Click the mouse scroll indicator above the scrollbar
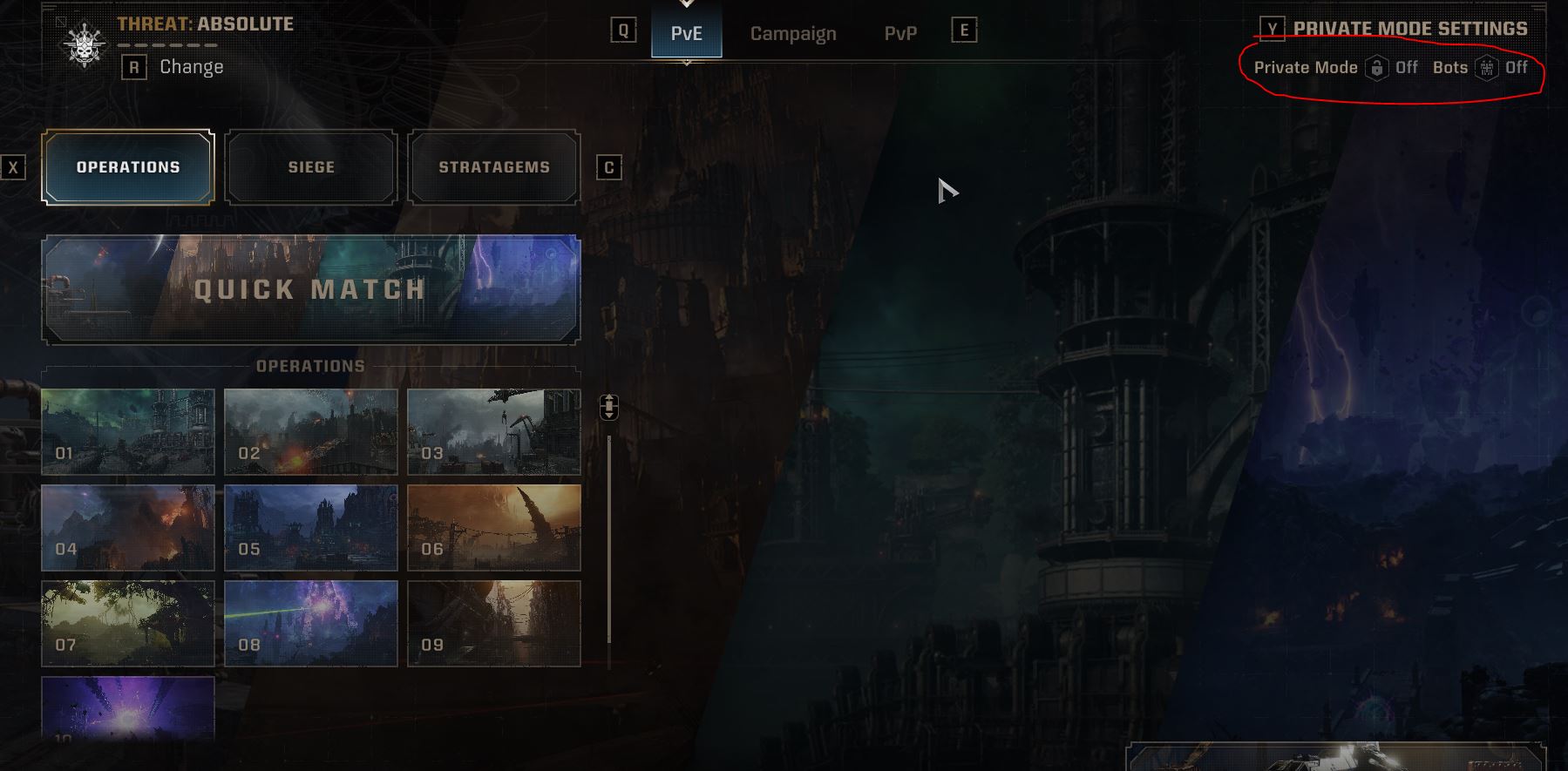1568x771 pixels. click(x=608, y=406)
